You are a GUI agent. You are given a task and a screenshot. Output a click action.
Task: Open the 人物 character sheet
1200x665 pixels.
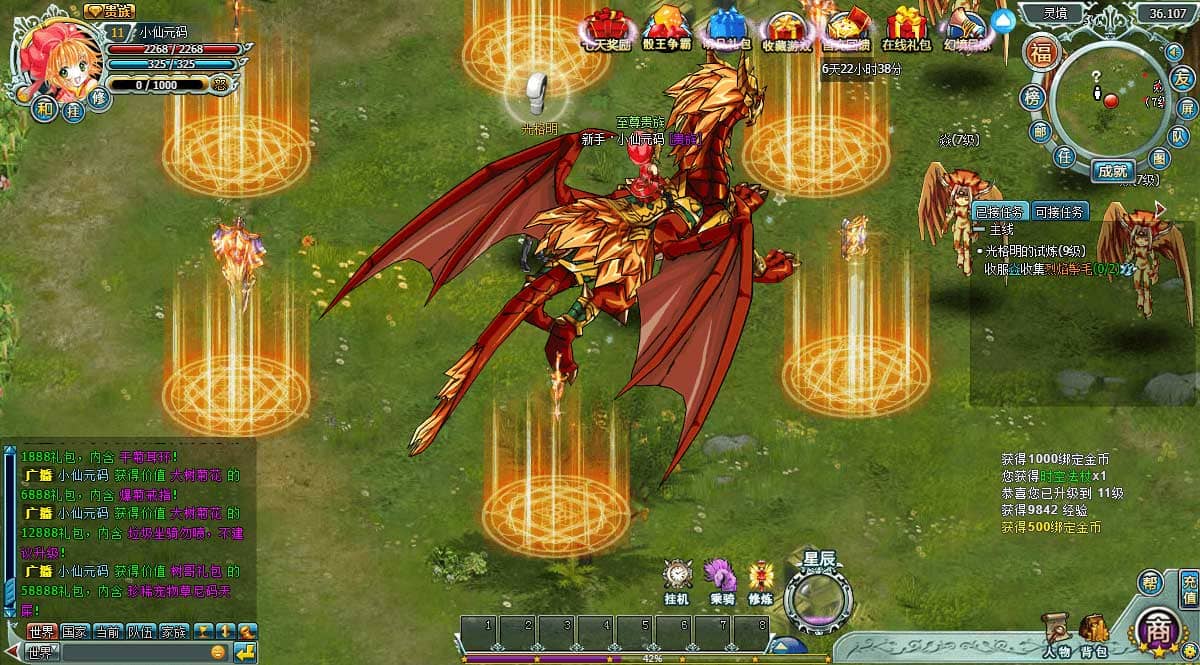[x=1054, y=634]
